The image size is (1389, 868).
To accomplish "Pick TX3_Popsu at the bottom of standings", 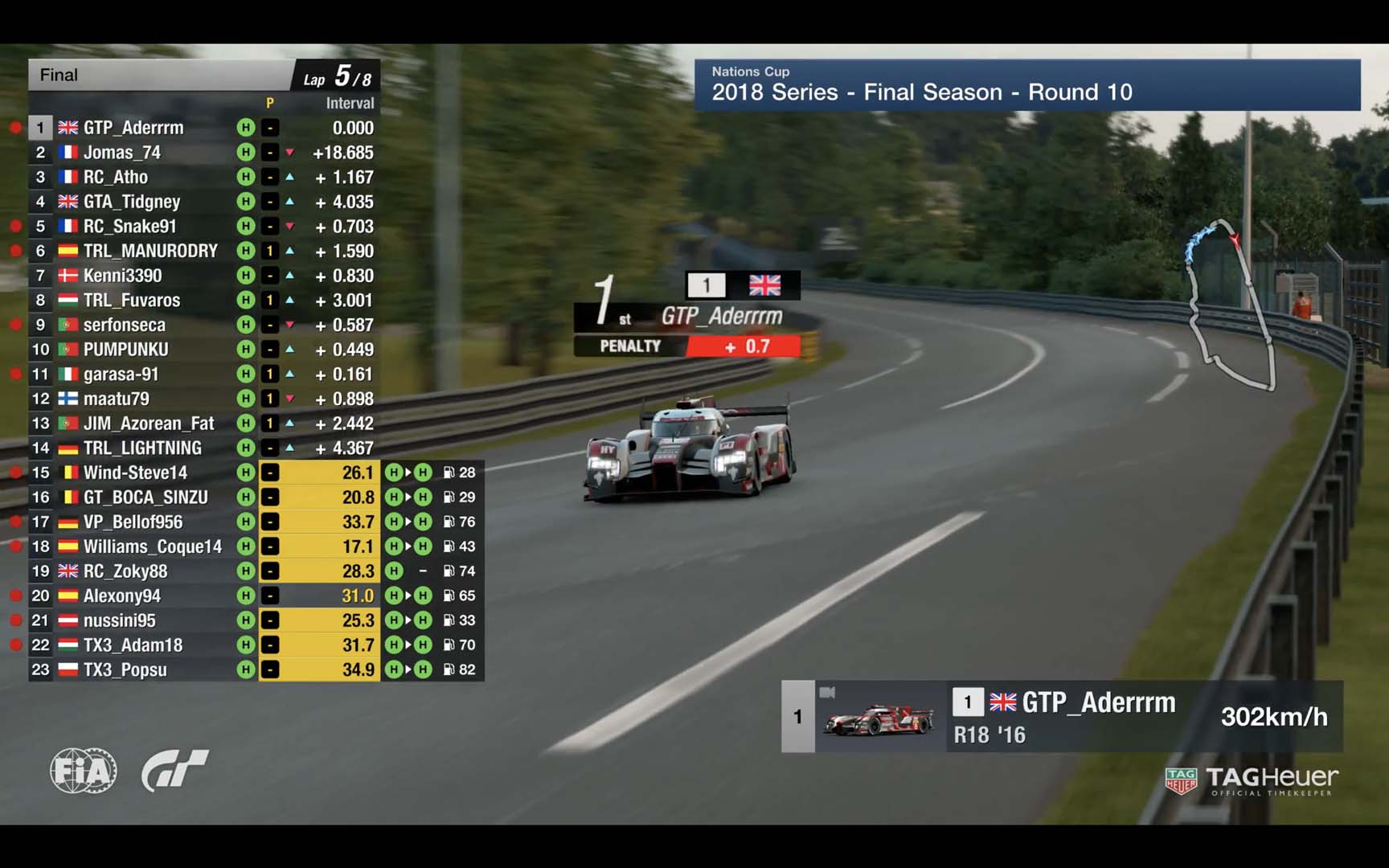I will pyautogui.click(x=125, y=669).
